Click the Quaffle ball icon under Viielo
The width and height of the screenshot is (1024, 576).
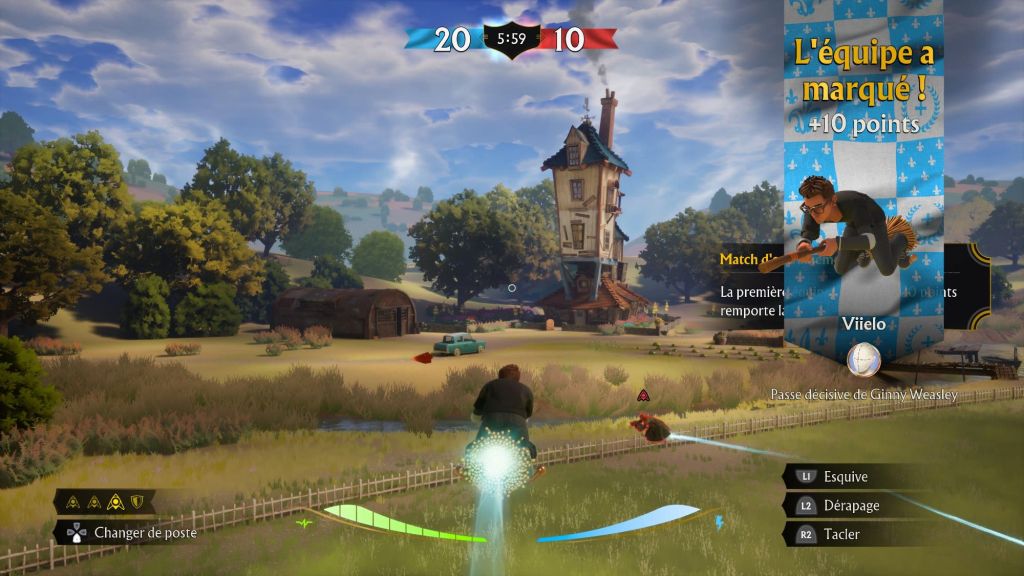tap(863, 360)
